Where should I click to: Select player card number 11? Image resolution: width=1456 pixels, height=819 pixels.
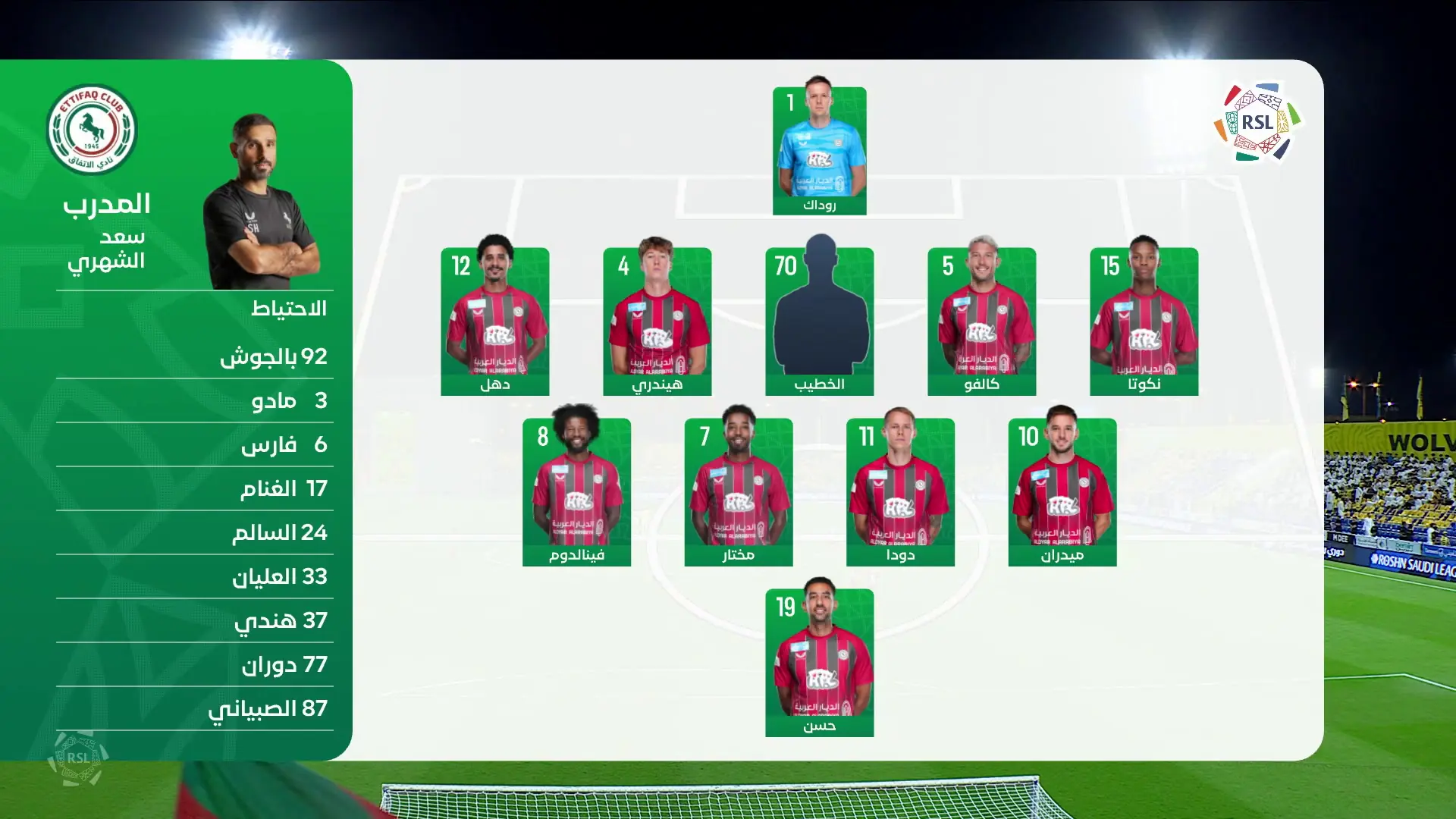click(x=900, y=491)
